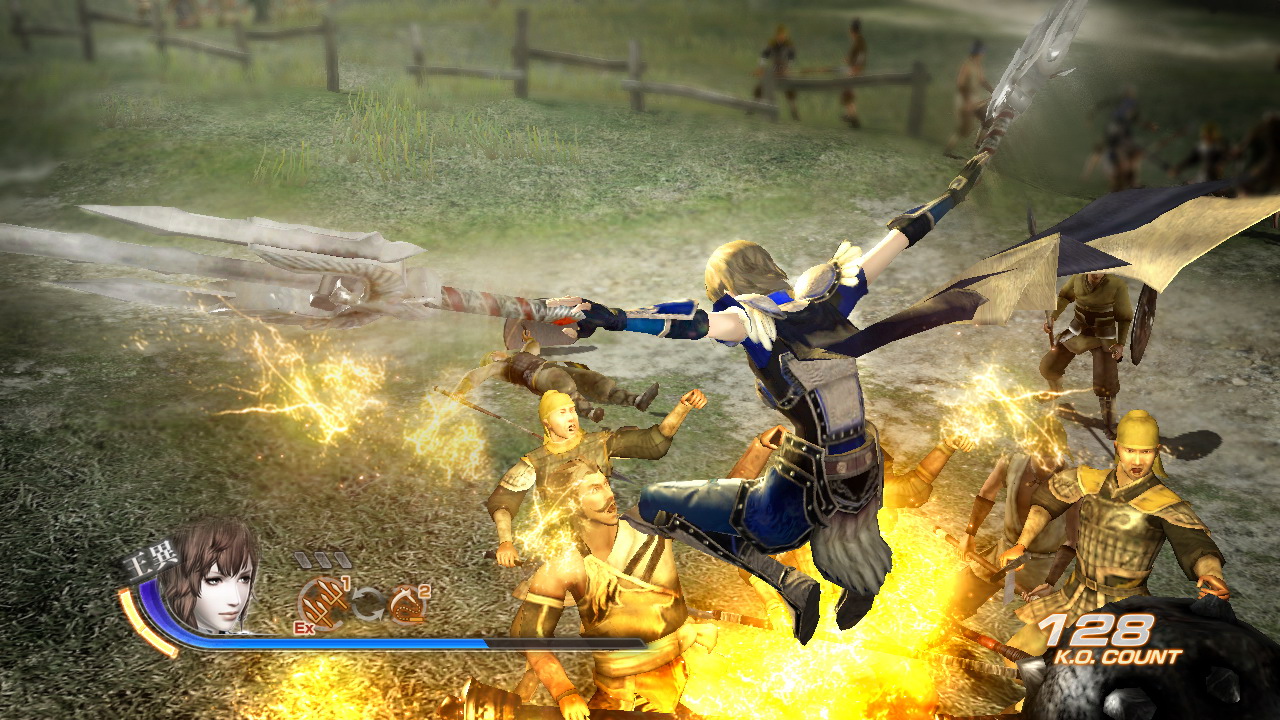The image size is (1280, 720).
Task: Select the slot 2 horse harness weapon icon
Action: click(x=405, y=605)
